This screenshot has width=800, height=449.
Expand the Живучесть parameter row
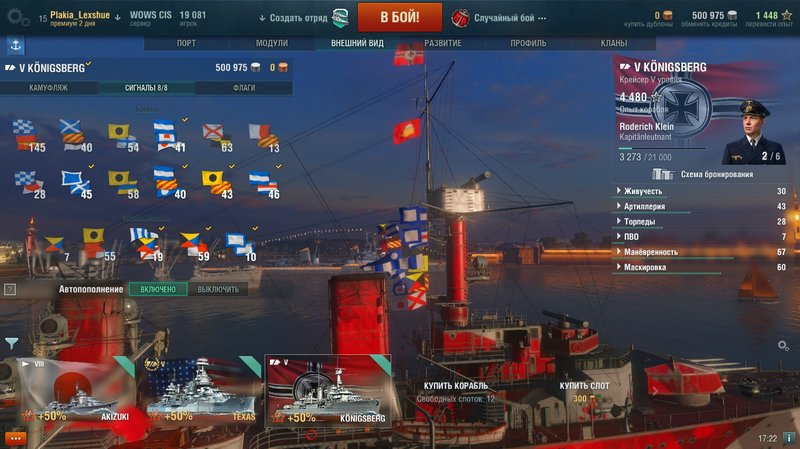click(x=700, y=191)
